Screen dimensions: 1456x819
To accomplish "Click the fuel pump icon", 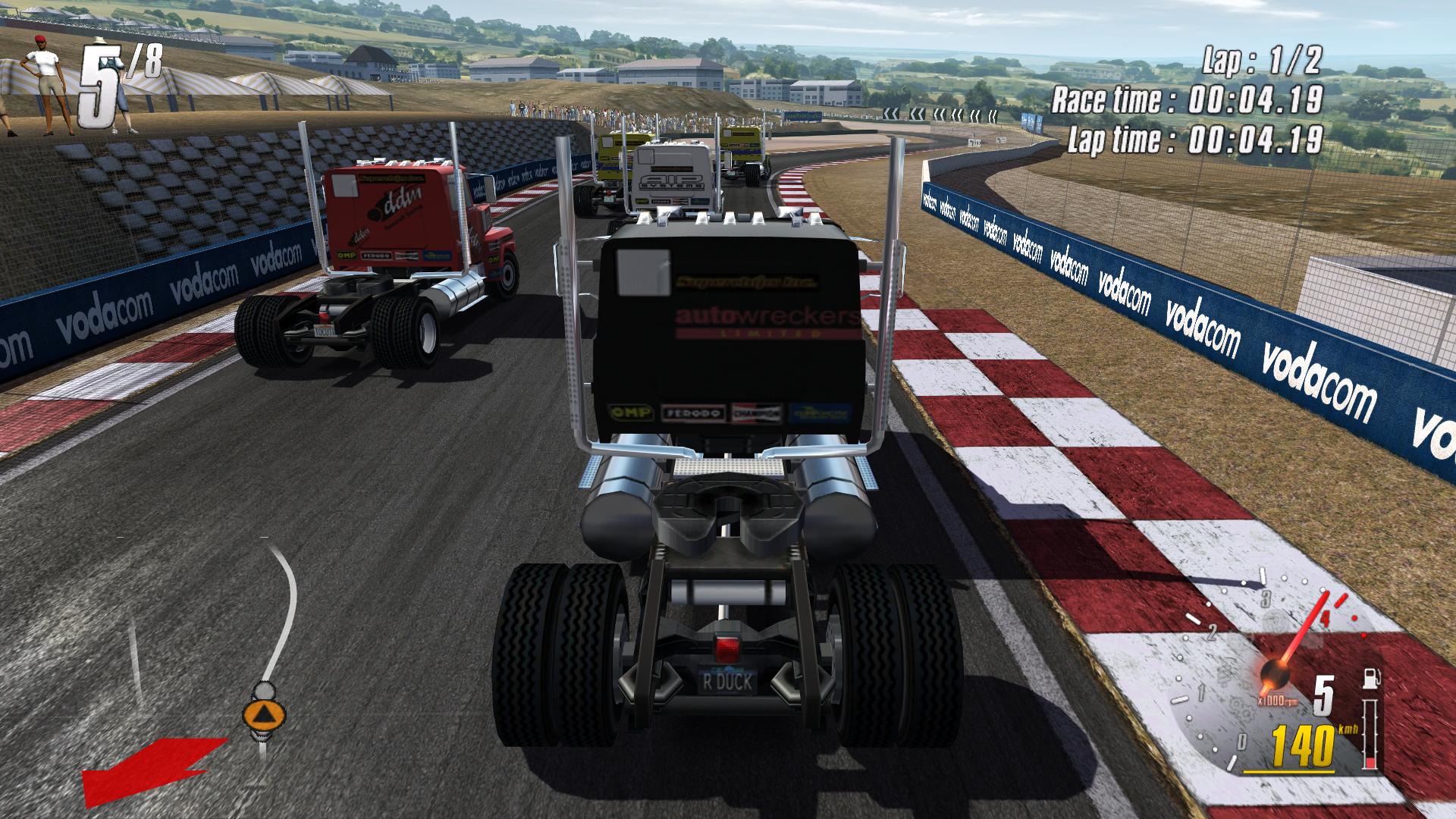I will coord(1370,678).
